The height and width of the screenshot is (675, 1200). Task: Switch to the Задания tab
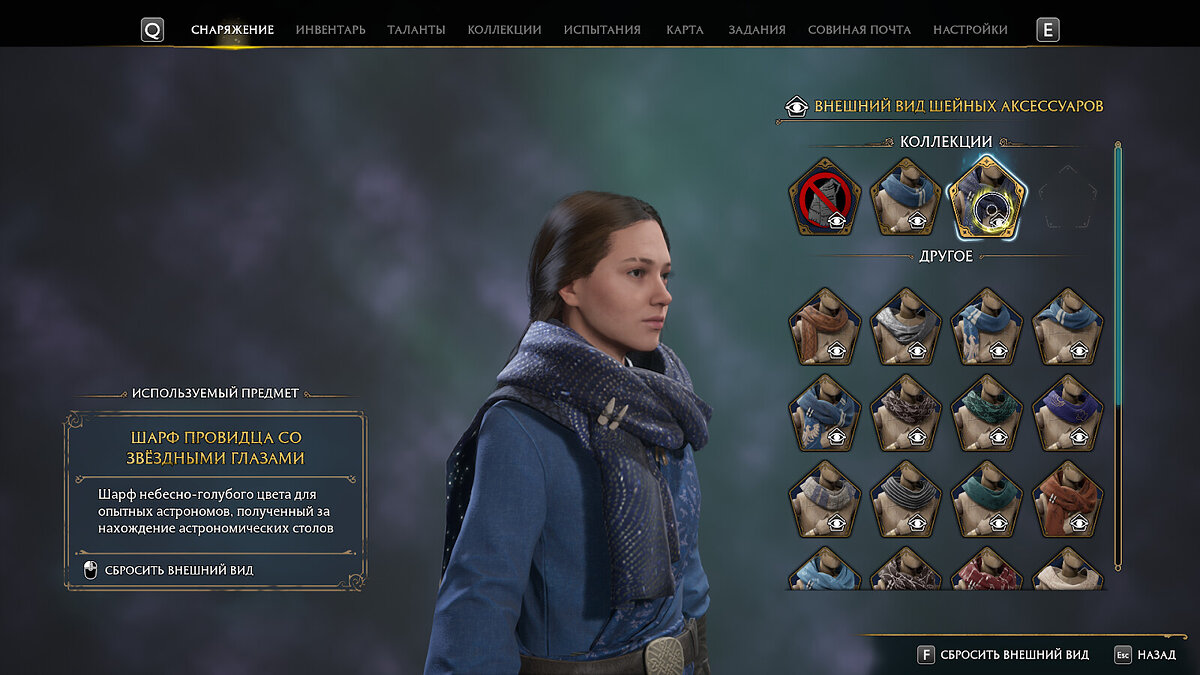[756, 30]
